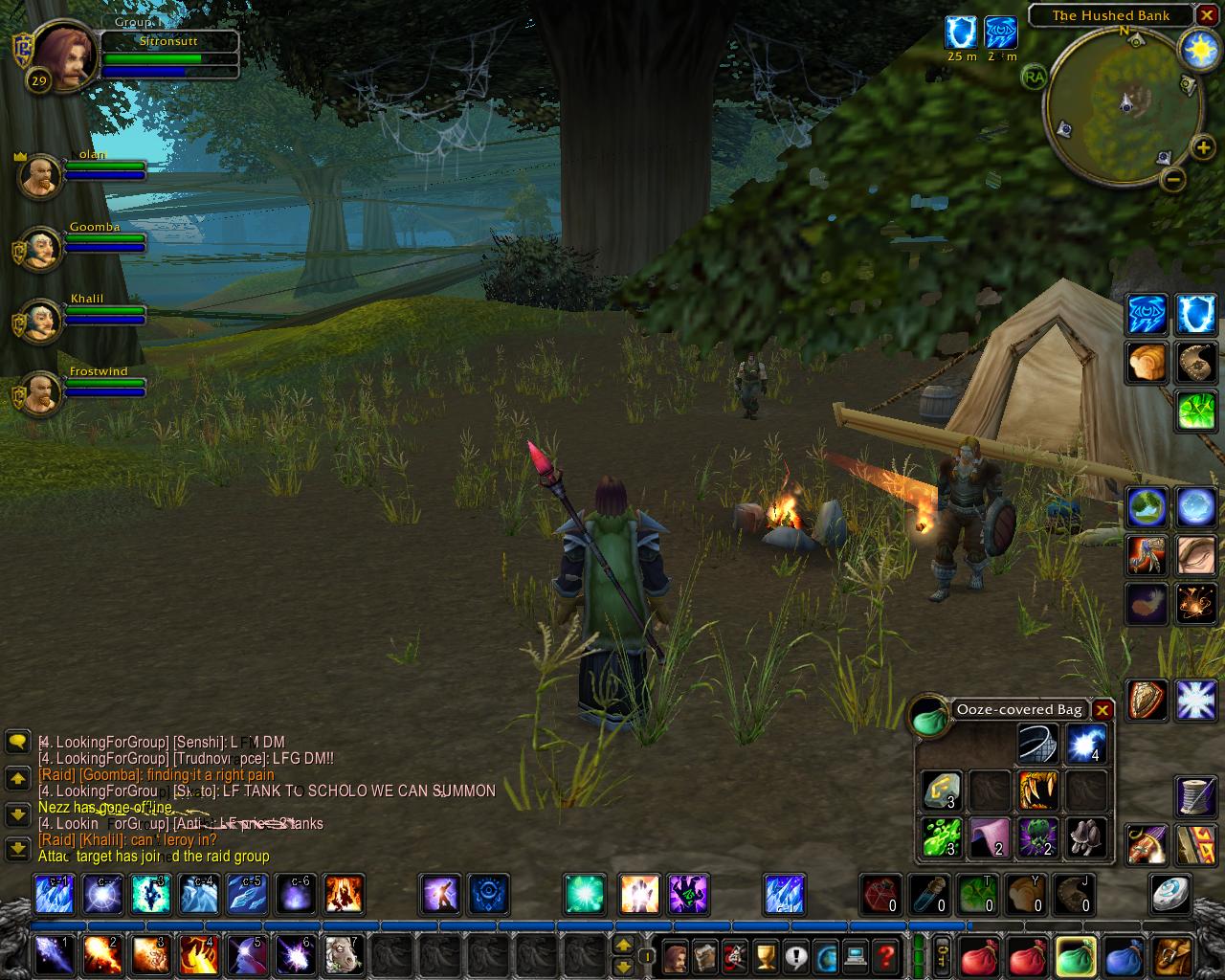1225x980 pixels.
Task: Toggle the highlighted green bag slot
Action: tap(1075, 955)
